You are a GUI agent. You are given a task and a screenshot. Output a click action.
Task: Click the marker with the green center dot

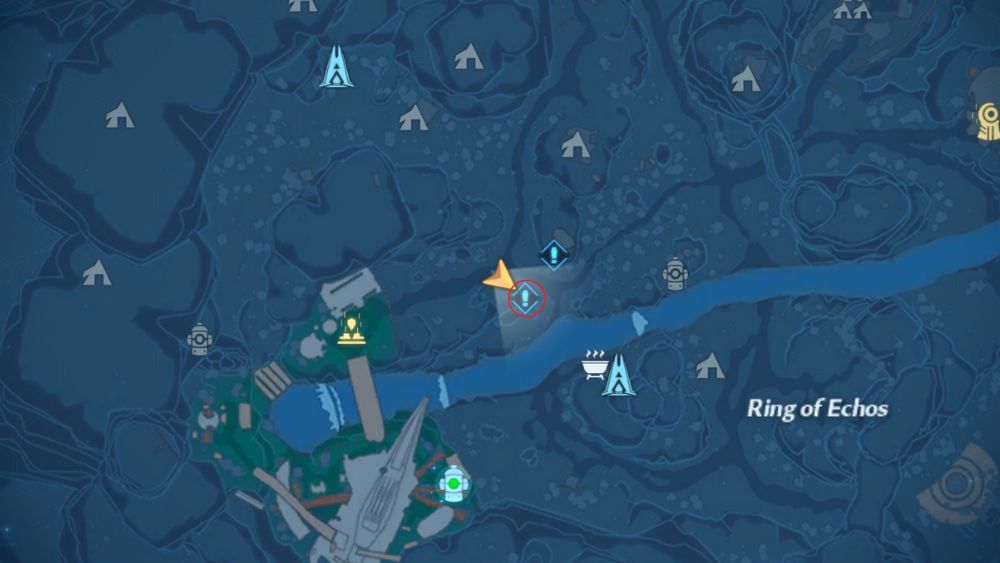455,485
